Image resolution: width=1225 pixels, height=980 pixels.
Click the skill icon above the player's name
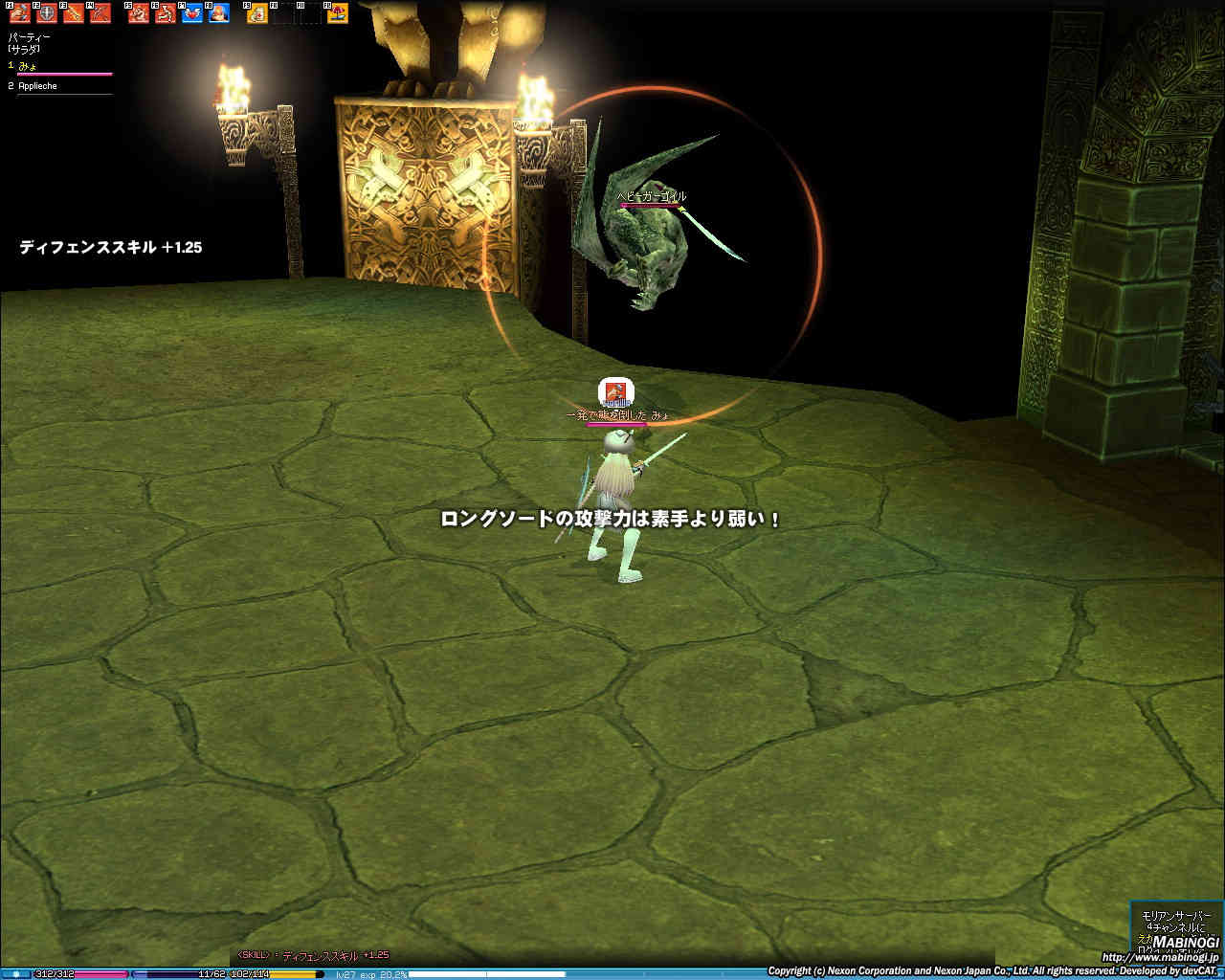615,392
